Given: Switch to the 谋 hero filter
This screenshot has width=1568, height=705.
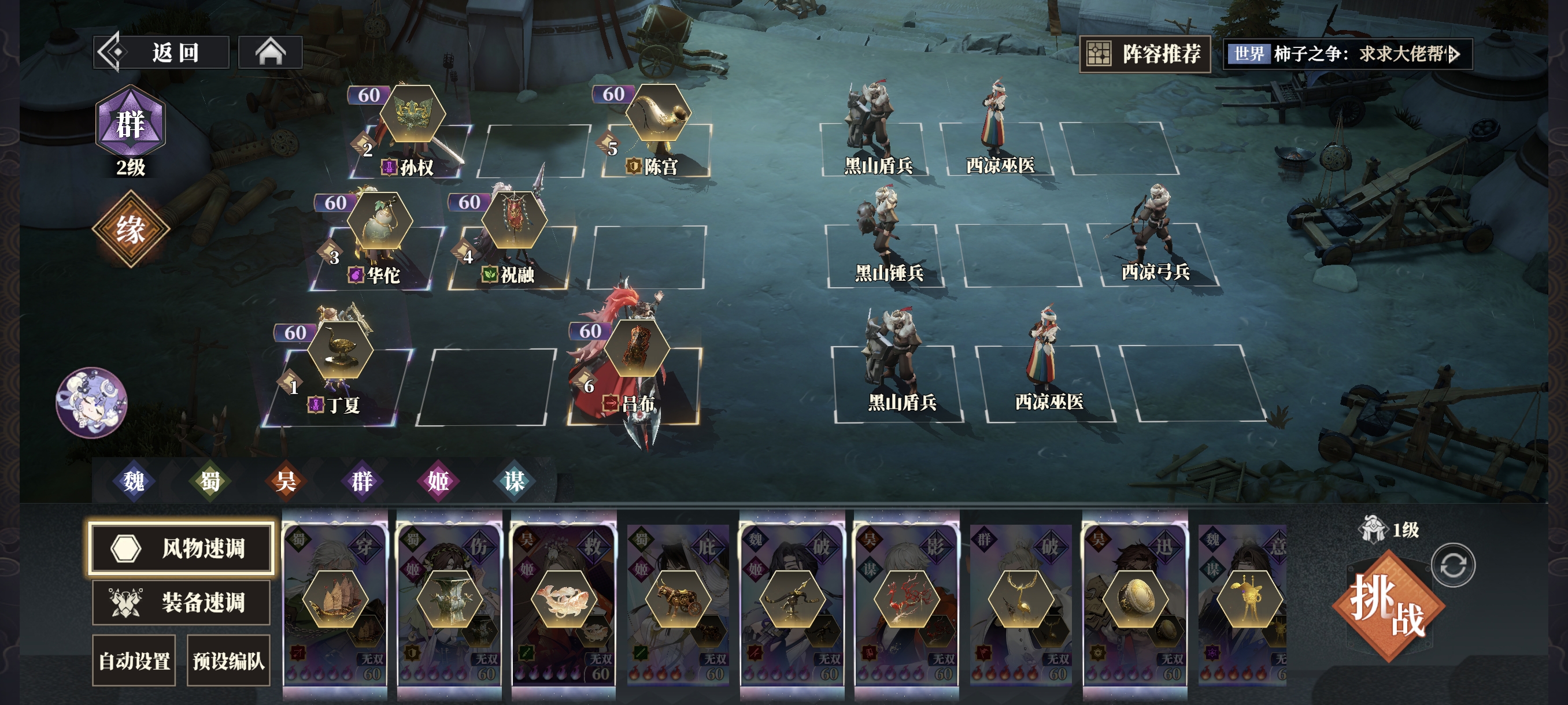Looking at the screenshot, I should (x=515, y=481).
